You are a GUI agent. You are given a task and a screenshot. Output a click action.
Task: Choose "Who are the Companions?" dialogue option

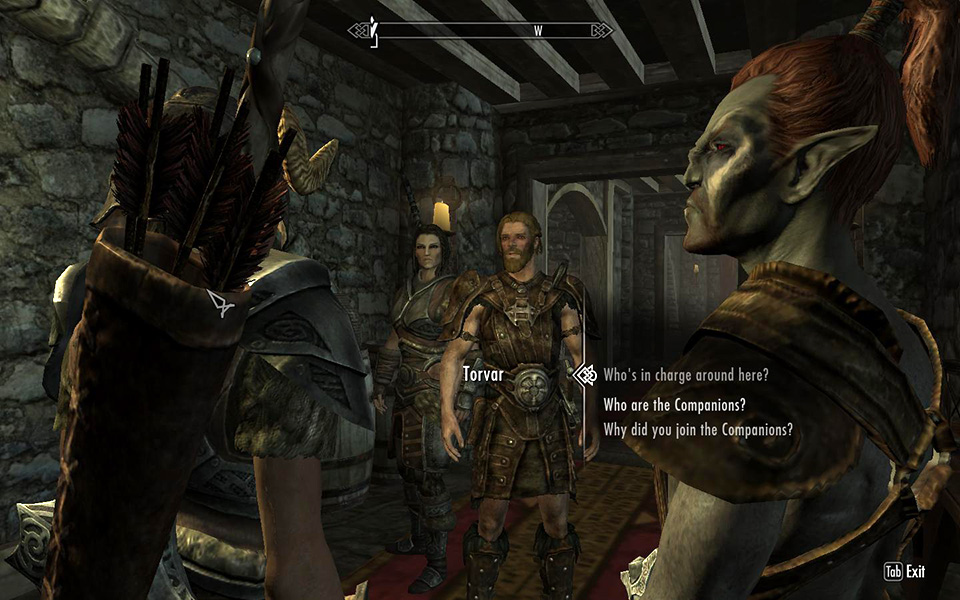675,405
